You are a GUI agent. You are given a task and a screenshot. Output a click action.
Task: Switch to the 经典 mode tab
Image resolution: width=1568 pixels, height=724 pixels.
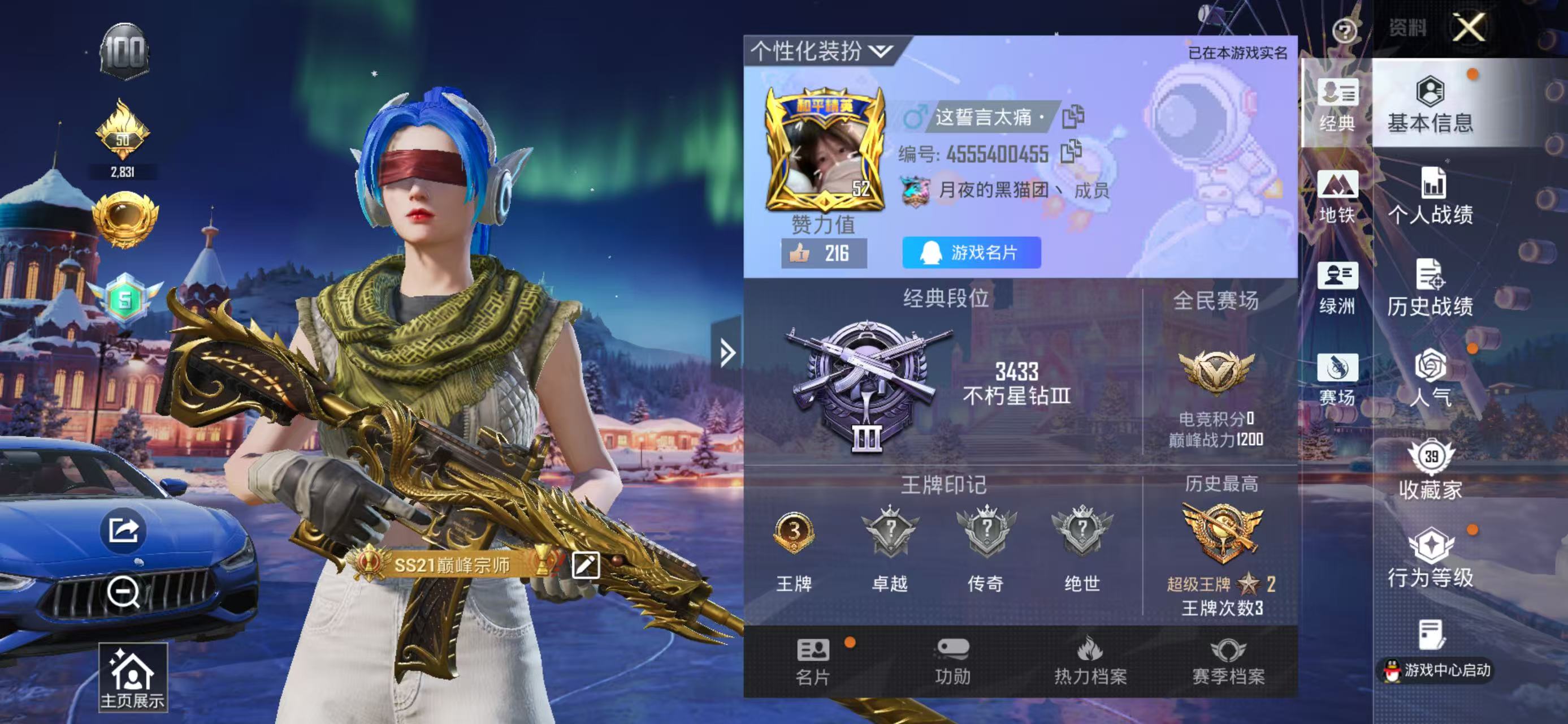coord(1337,105)
